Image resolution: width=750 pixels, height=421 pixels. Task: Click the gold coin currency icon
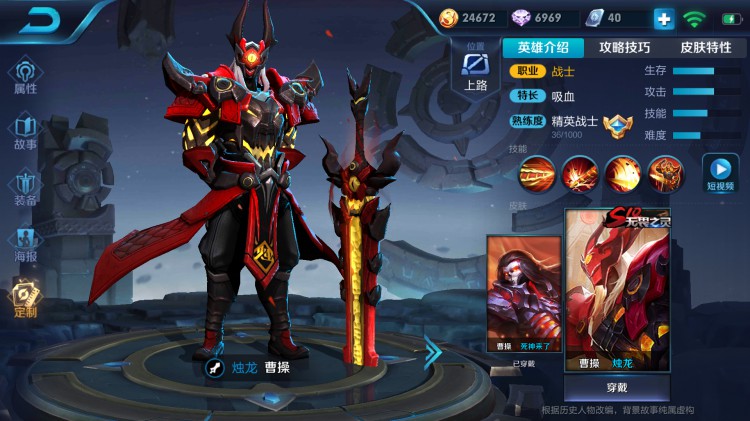(449, 18)
